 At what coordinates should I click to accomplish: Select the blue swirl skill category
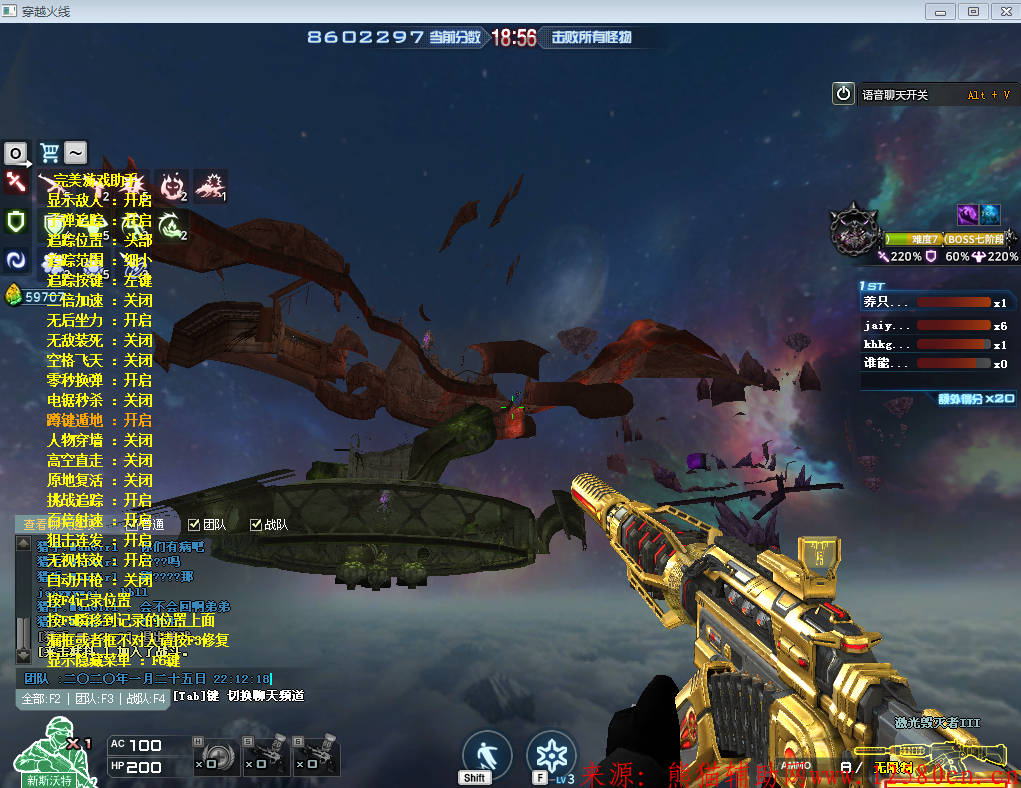tap(16, 260)
